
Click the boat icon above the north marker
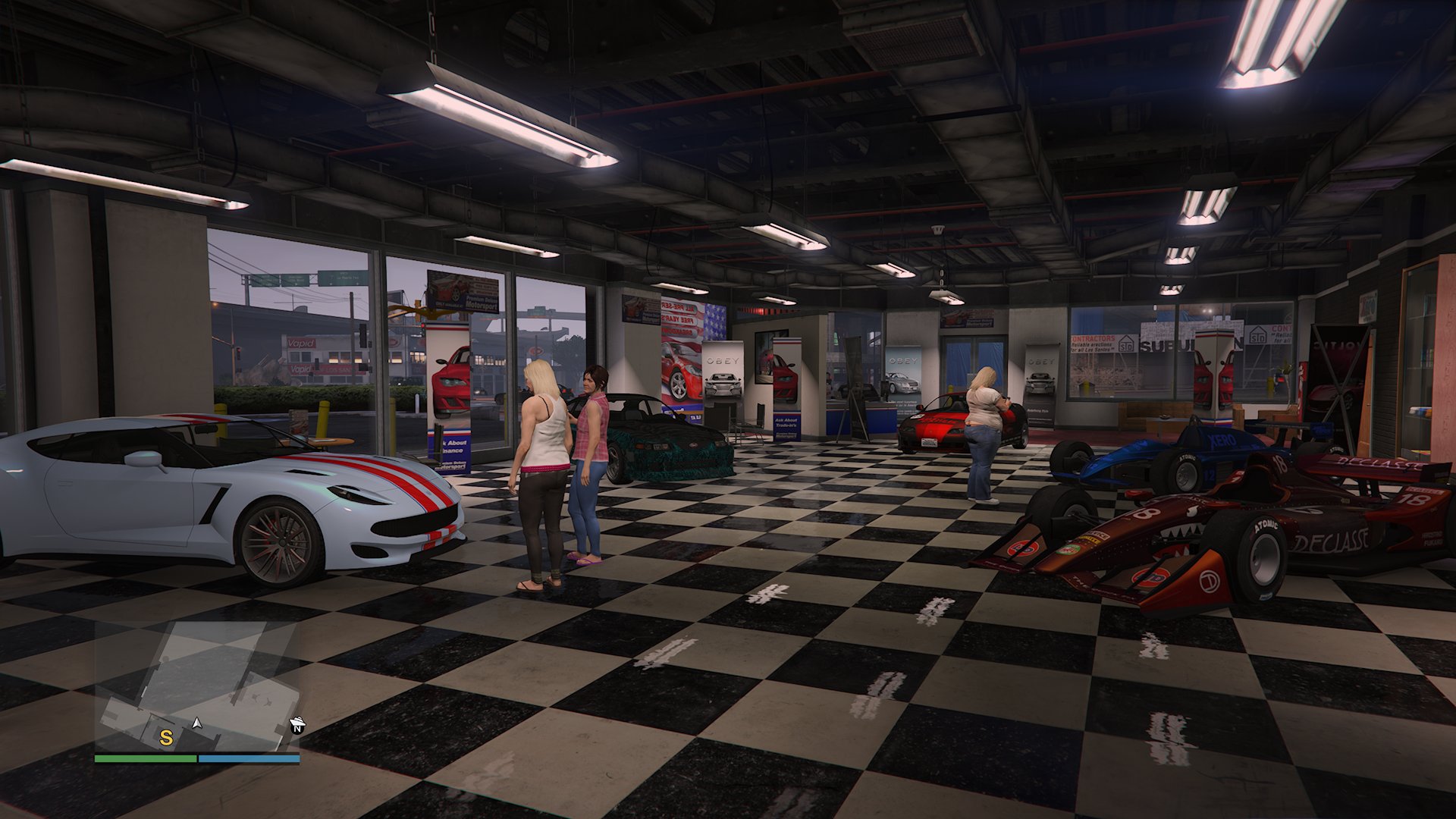point(297,721)
